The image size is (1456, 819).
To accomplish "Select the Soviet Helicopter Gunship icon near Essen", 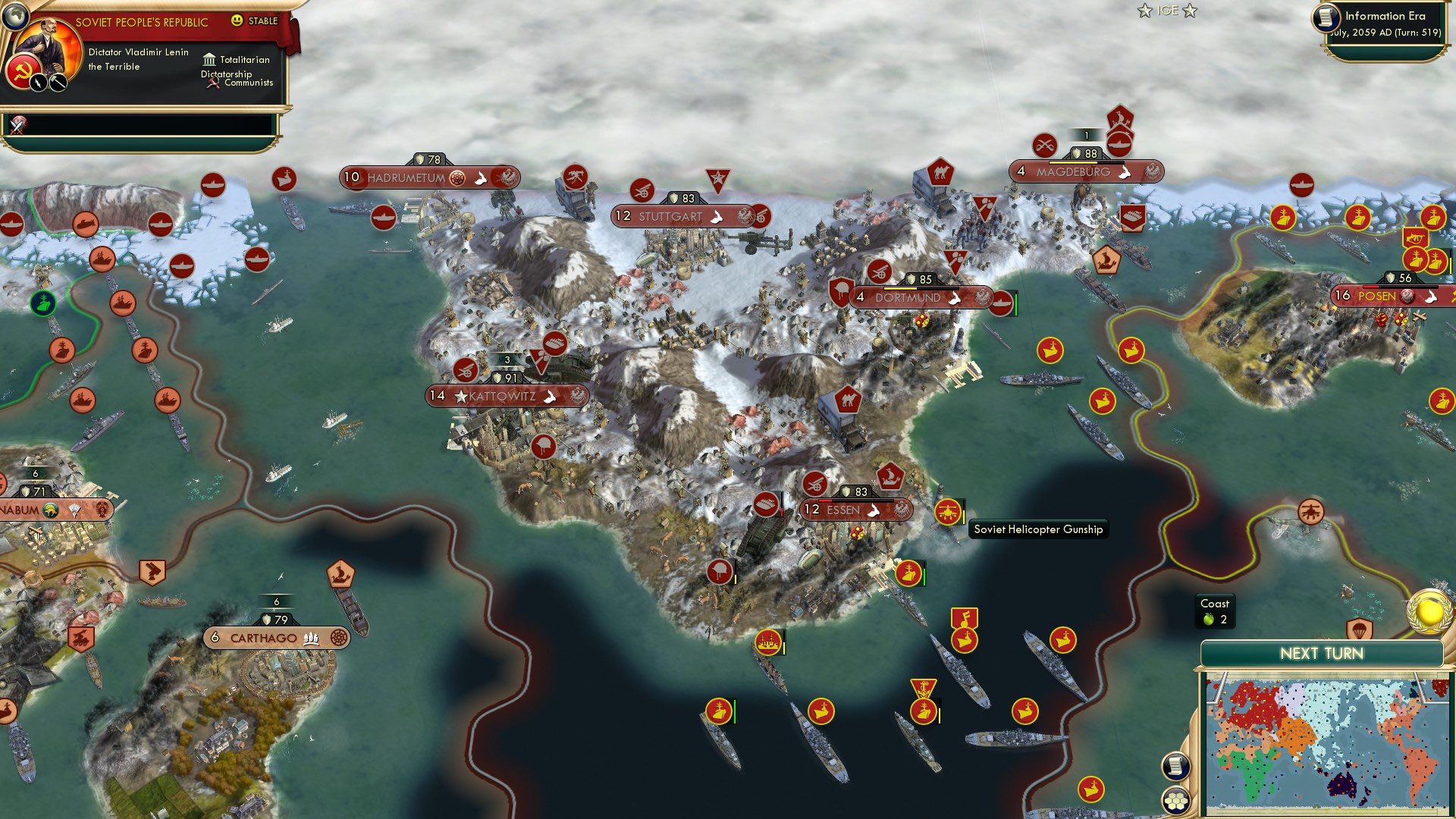I will [x=949, y=513].
